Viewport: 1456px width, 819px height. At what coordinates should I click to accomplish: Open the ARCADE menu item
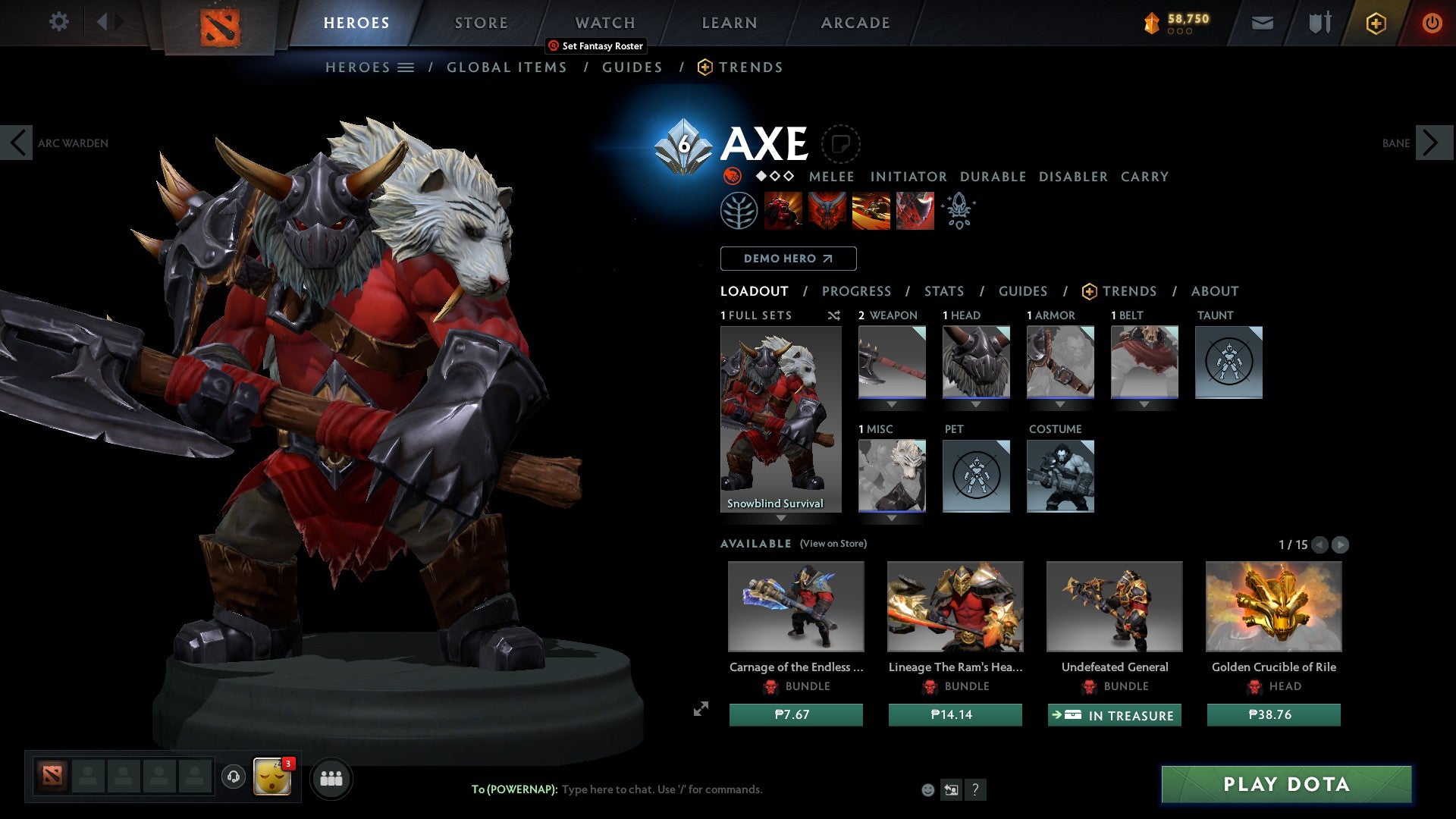[x=855, y=23]
